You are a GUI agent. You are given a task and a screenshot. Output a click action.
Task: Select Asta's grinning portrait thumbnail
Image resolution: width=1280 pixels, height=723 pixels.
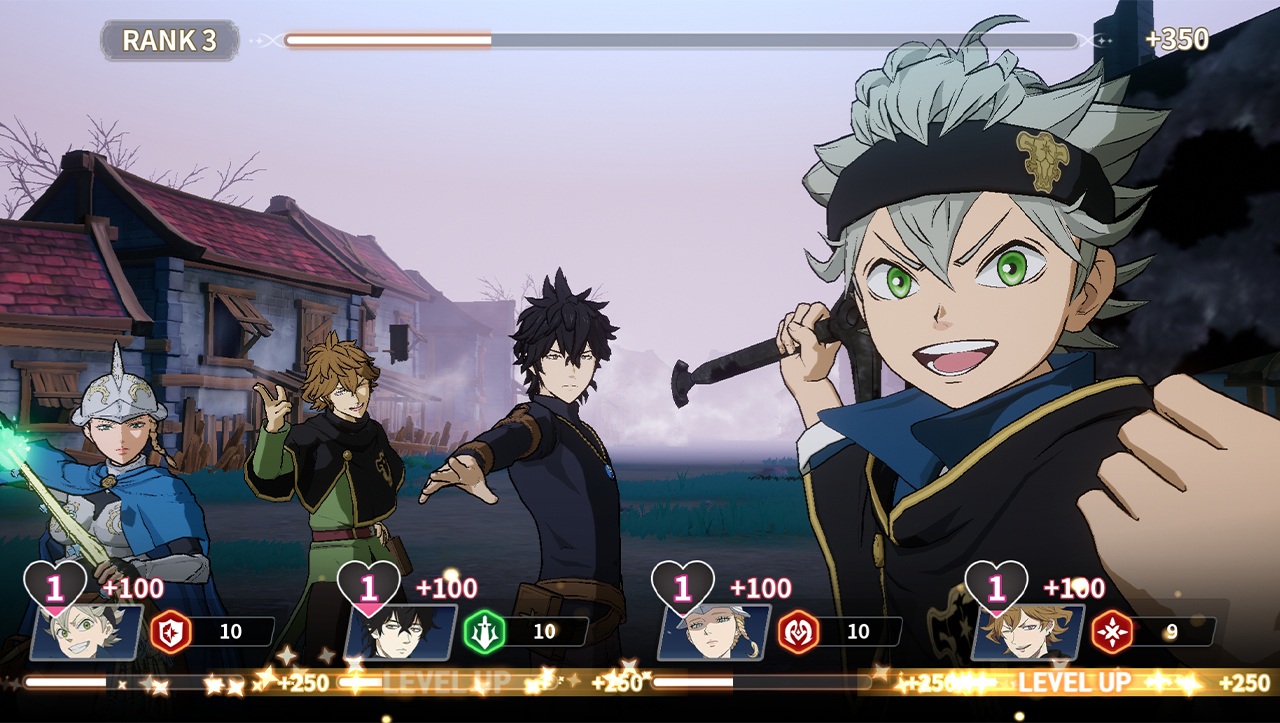click(86, 633)
